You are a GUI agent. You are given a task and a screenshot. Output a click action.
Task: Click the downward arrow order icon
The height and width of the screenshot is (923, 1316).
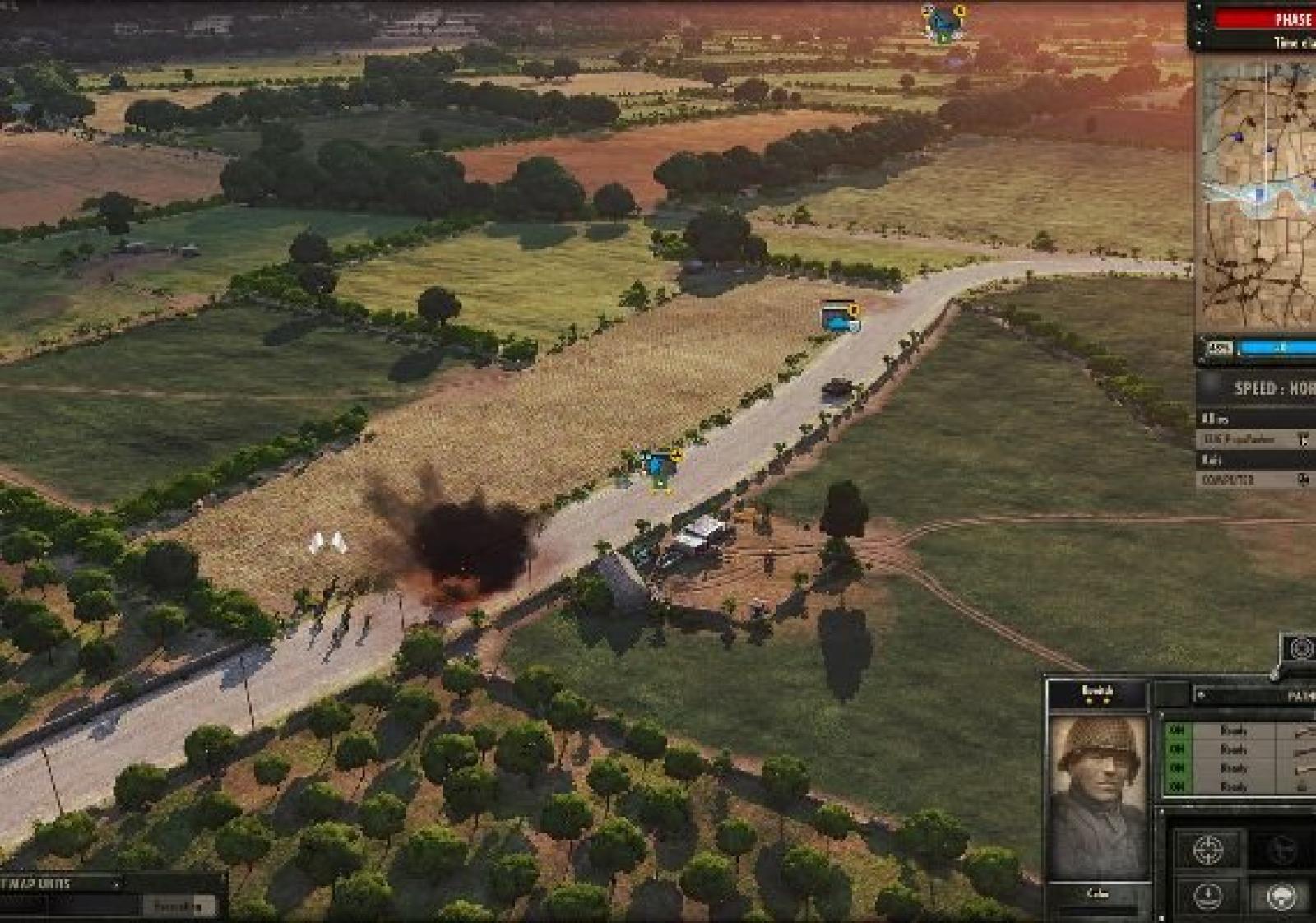tap(1207, 897)
